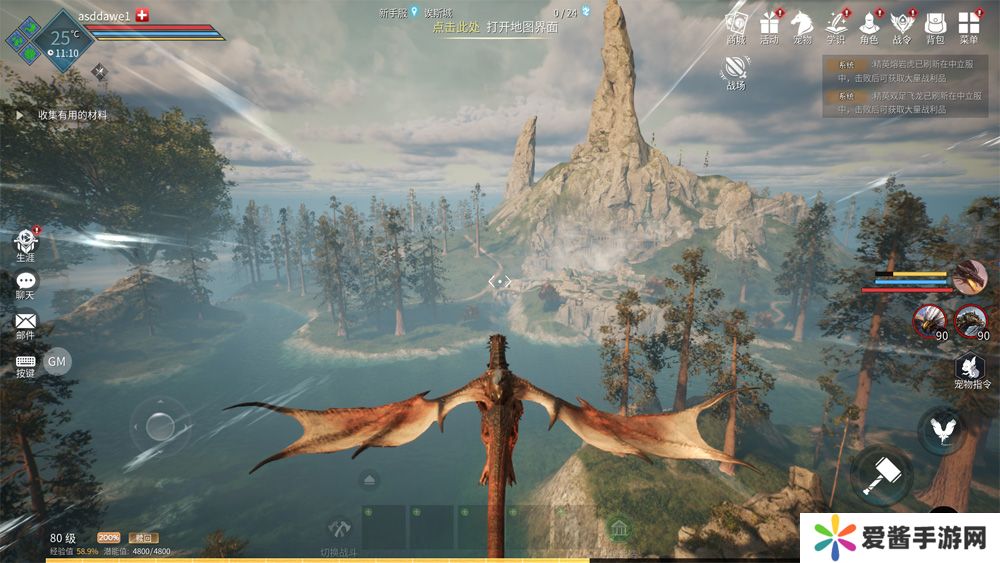Open the 活动 events gift box

coord(769,24)
